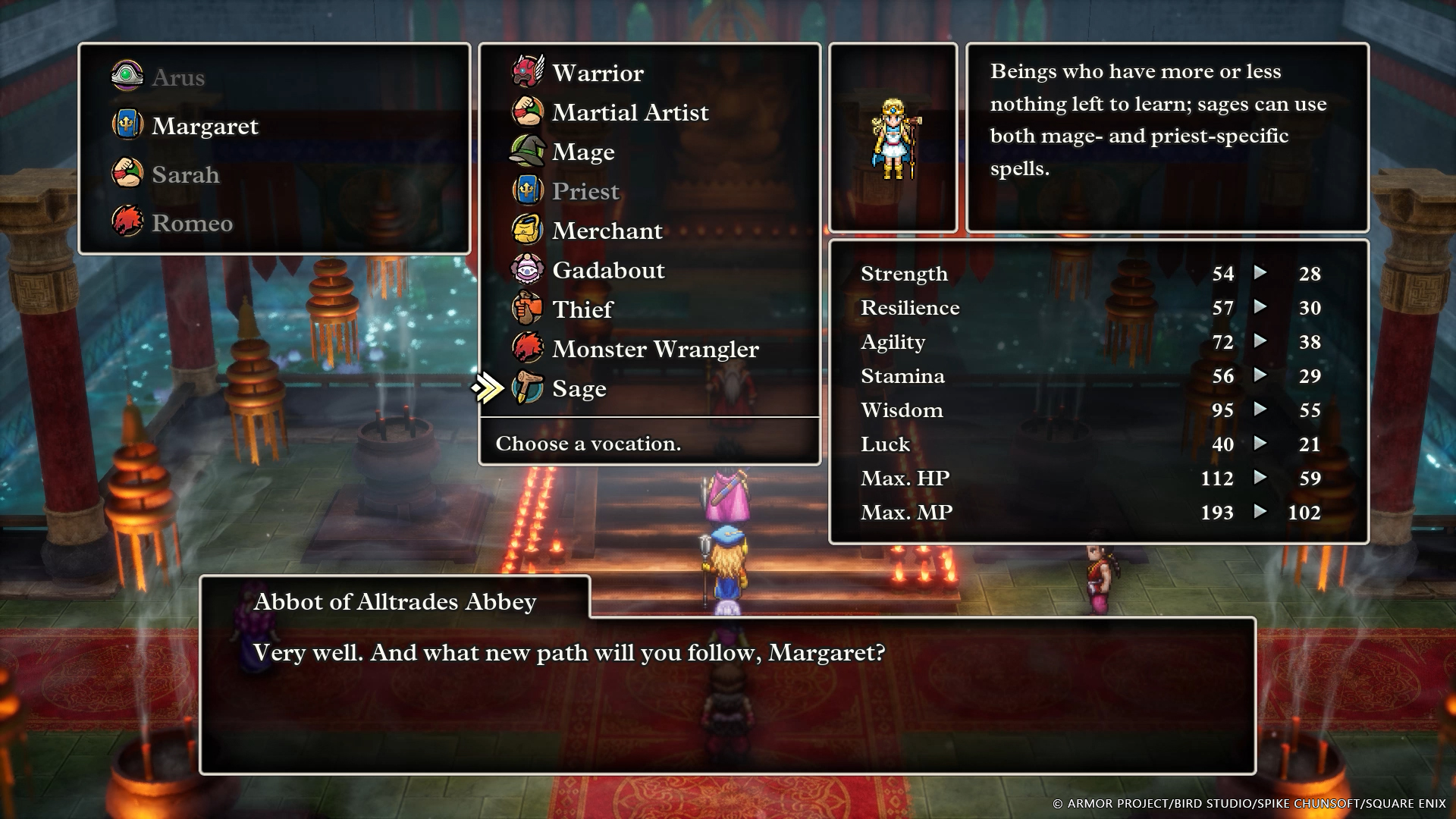This screenshot has height=819, width=1456.
Task: Pick Romeo in the party list
Action: click(x=192, y=223)
